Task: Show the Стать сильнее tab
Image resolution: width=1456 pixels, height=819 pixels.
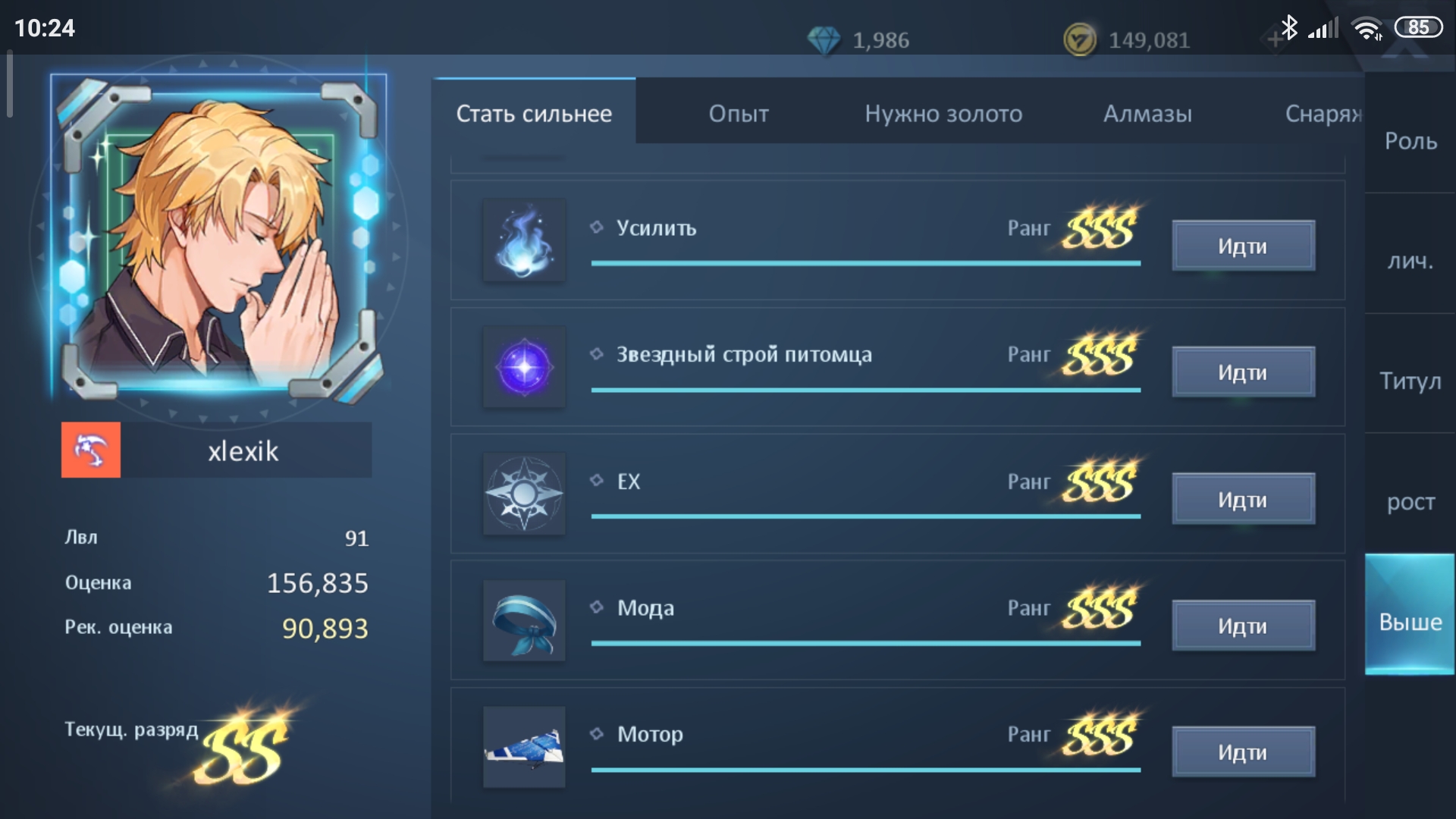Action: click(534, 114)
